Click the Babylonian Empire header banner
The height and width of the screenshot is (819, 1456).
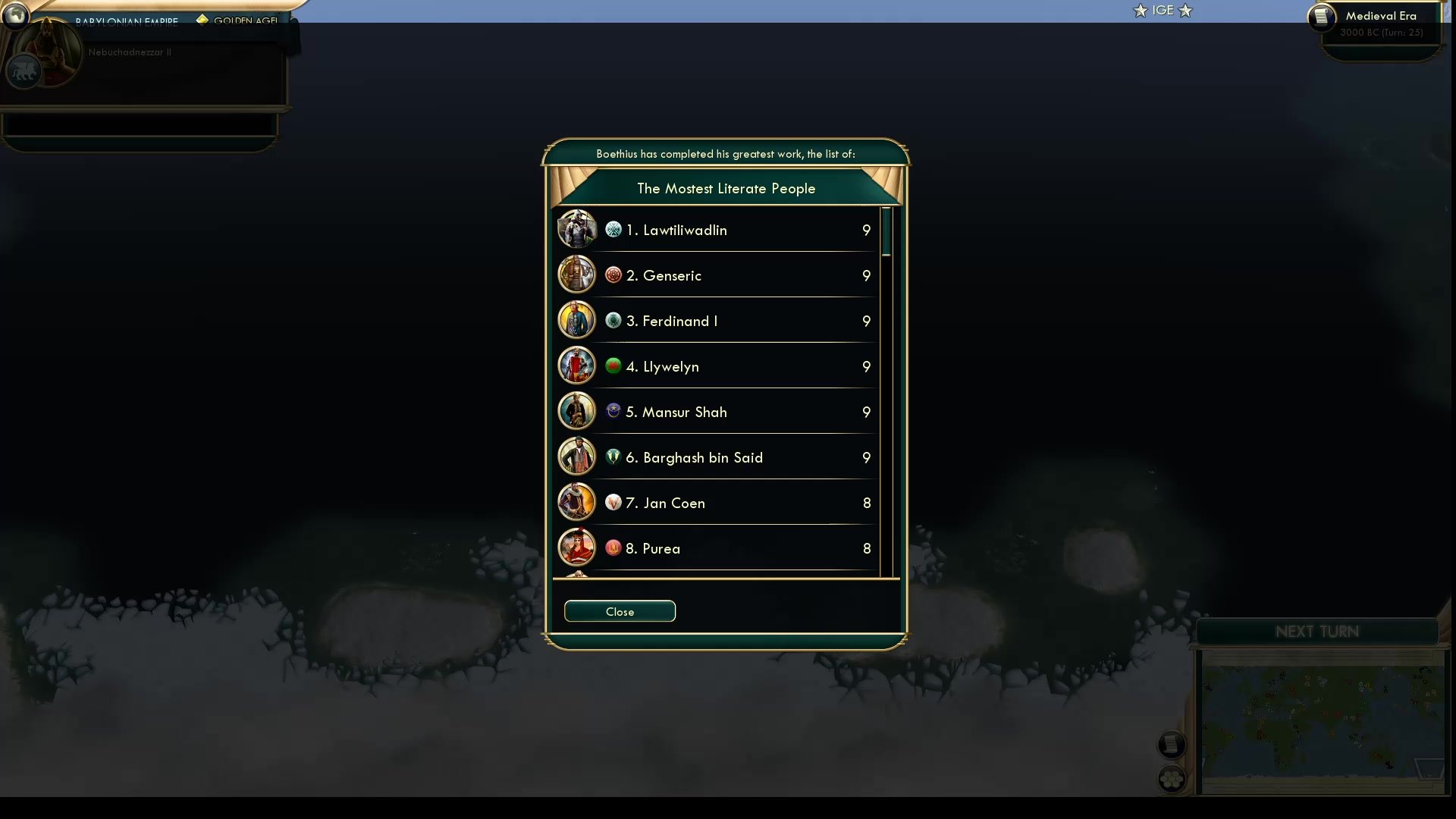126,21
